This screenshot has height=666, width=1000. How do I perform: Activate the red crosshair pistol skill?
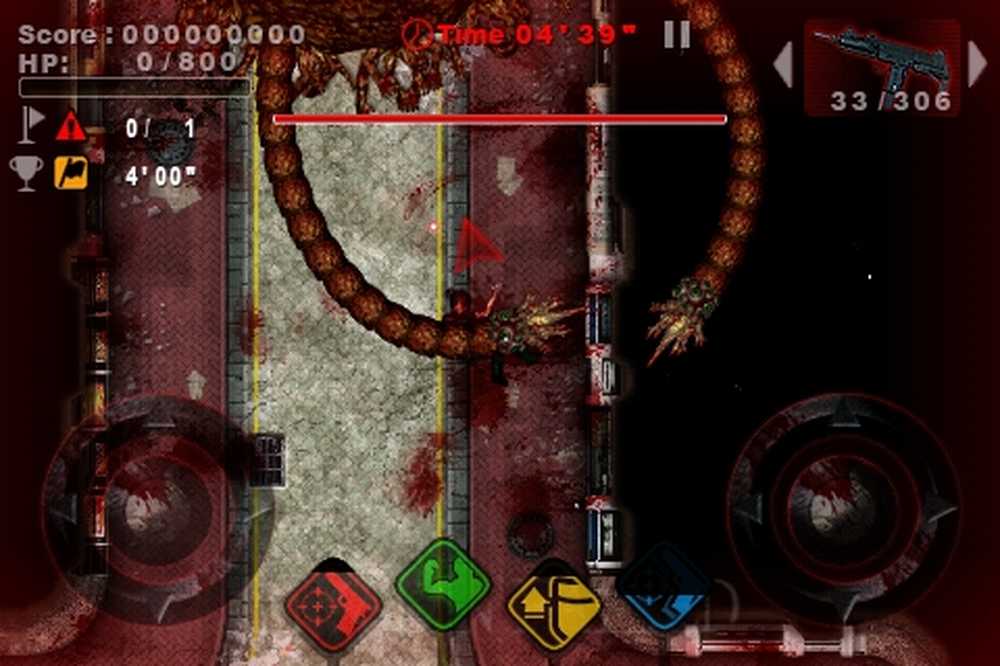tap(333, 605)
